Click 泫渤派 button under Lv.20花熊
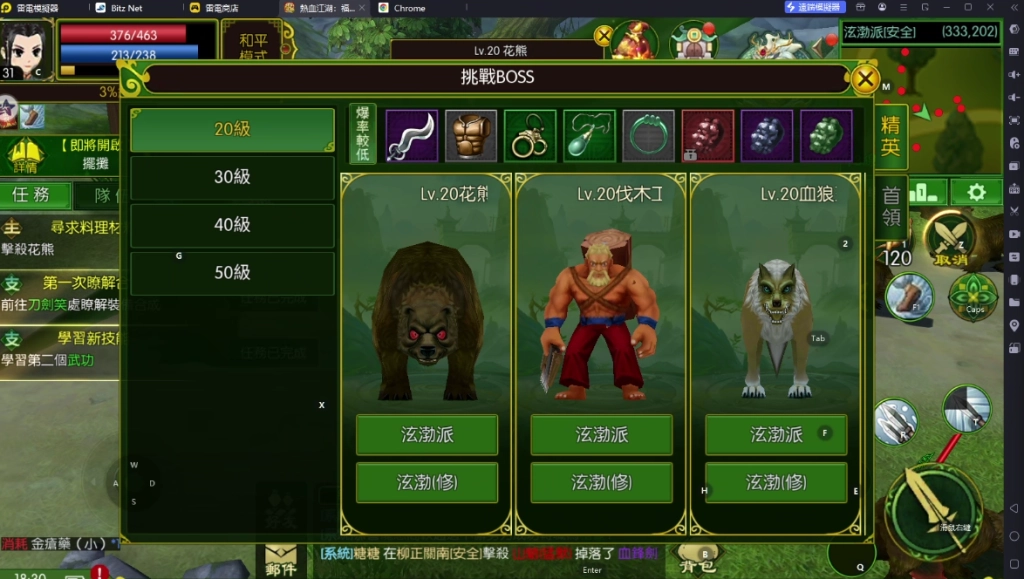The height and width of the screenshot is (579, 1024). [x=427, y=435]
